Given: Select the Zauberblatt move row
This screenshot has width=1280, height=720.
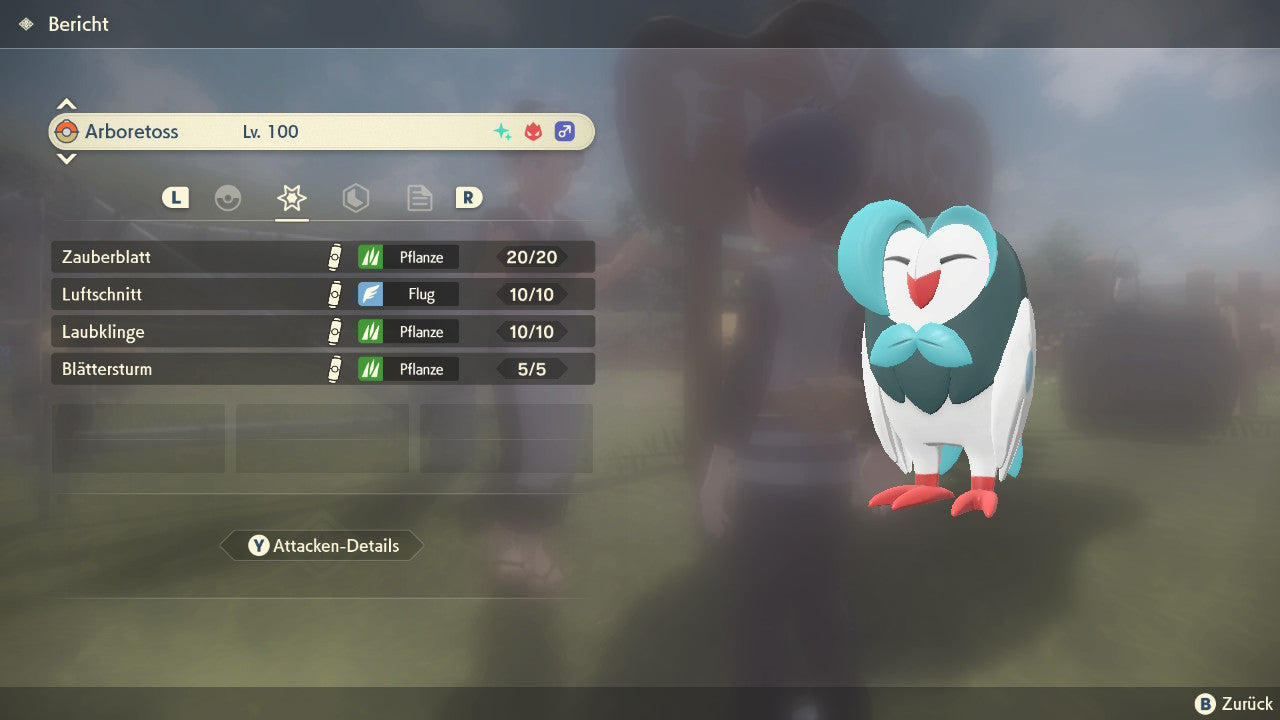Looking at the screenshot, I should [322, 257].
